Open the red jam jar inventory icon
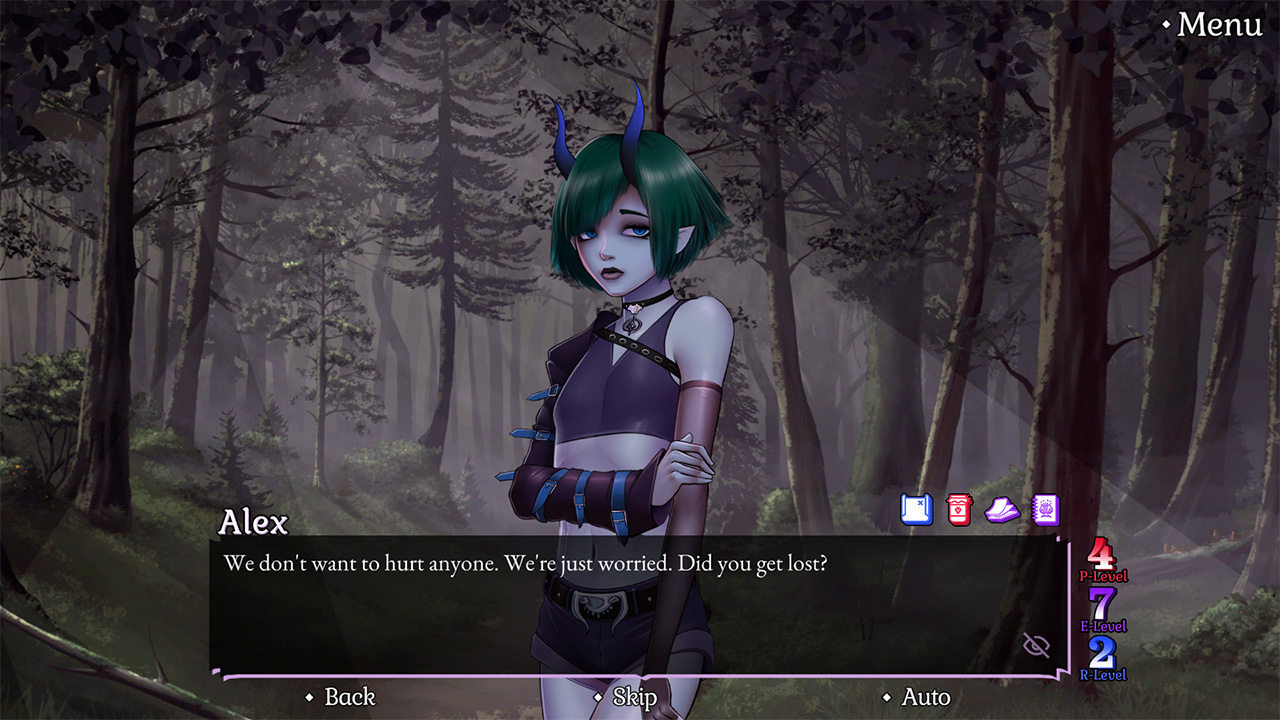1280x720 pixels. tap(958, 509)
